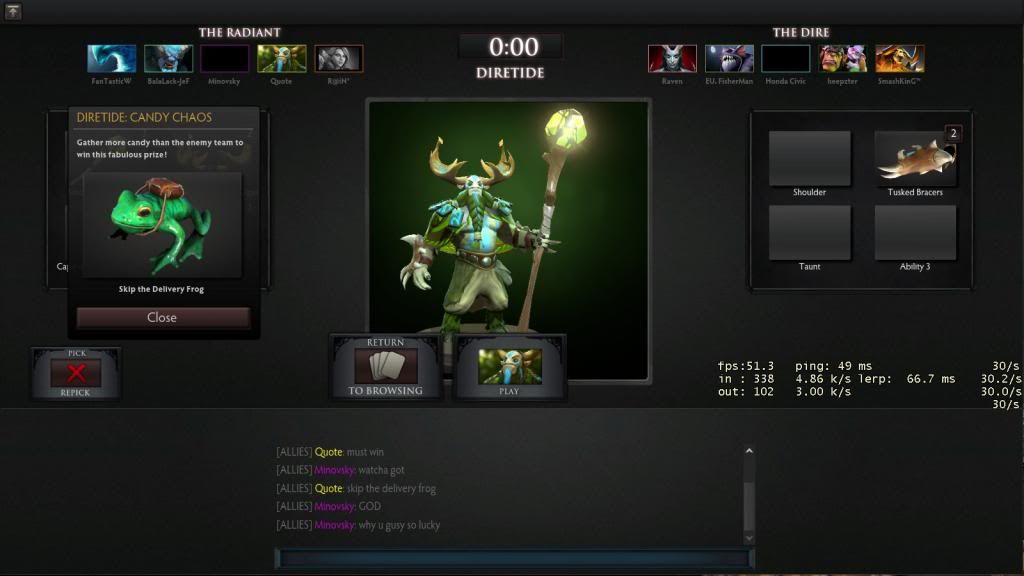Click the chat scrollbar's up arrow
Screen dimensions: 1024x576
tap(748, 452)
